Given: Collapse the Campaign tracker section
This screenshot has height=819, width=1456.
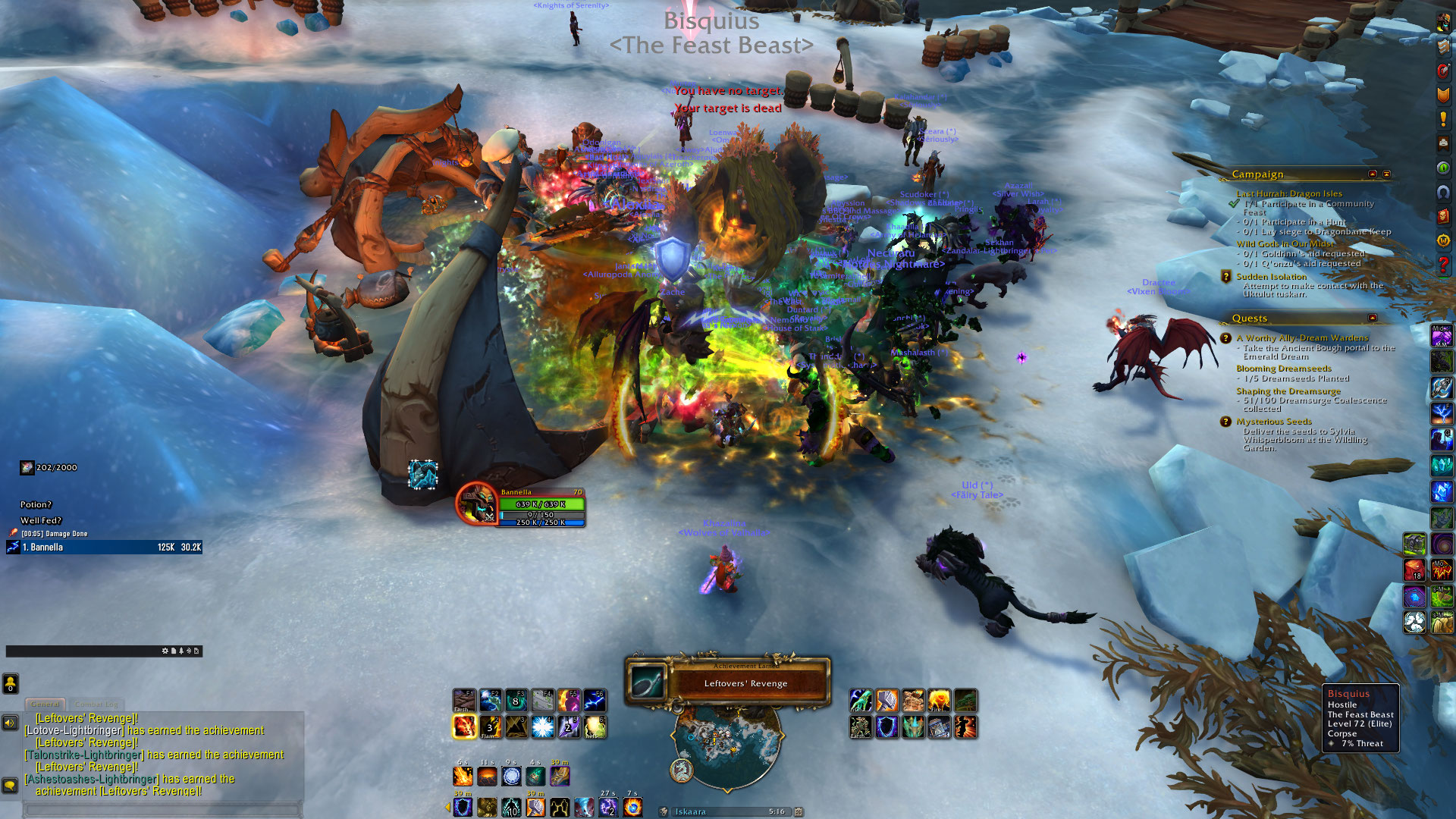Looking at the screenshot, I should click(1373, 174).
